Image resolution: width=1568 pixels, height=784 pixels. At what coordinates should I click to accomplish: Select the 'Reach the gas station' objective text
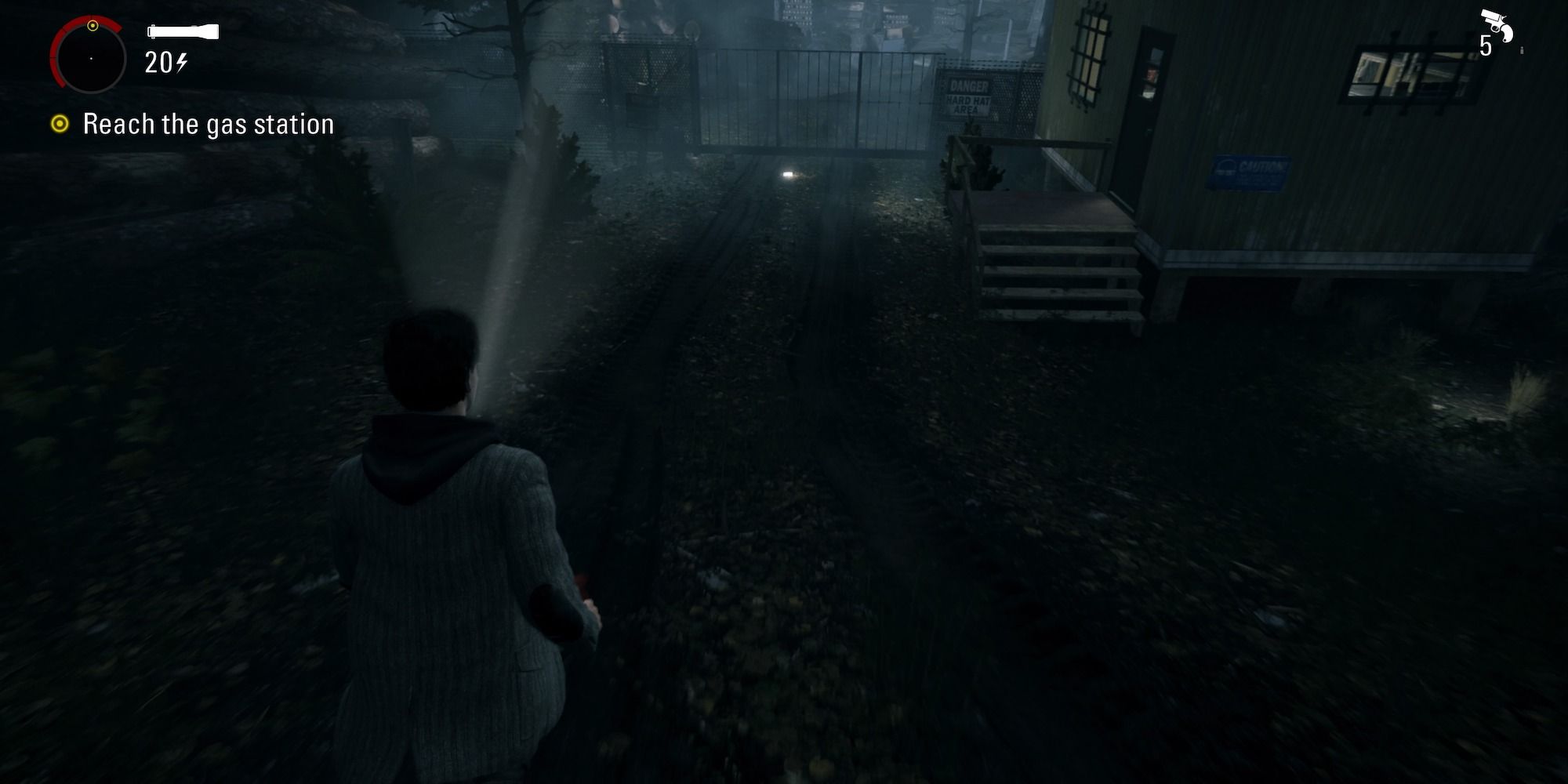208,123
